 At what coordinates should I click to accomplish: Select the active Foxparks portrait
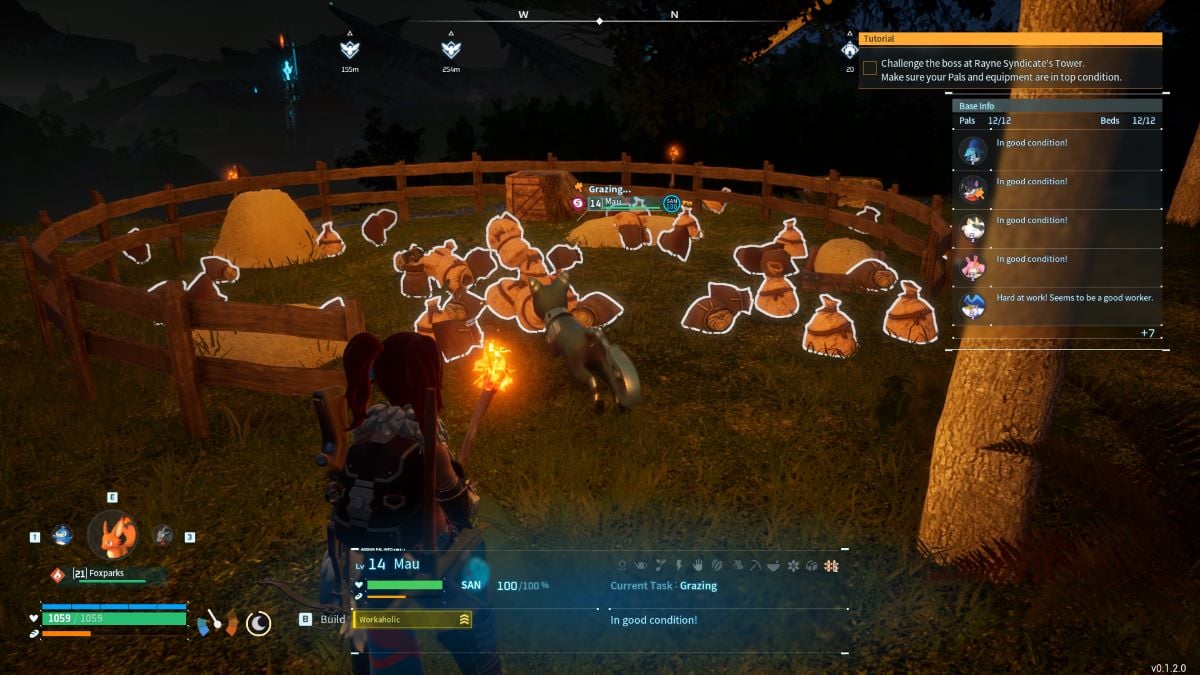pos(113,536)
